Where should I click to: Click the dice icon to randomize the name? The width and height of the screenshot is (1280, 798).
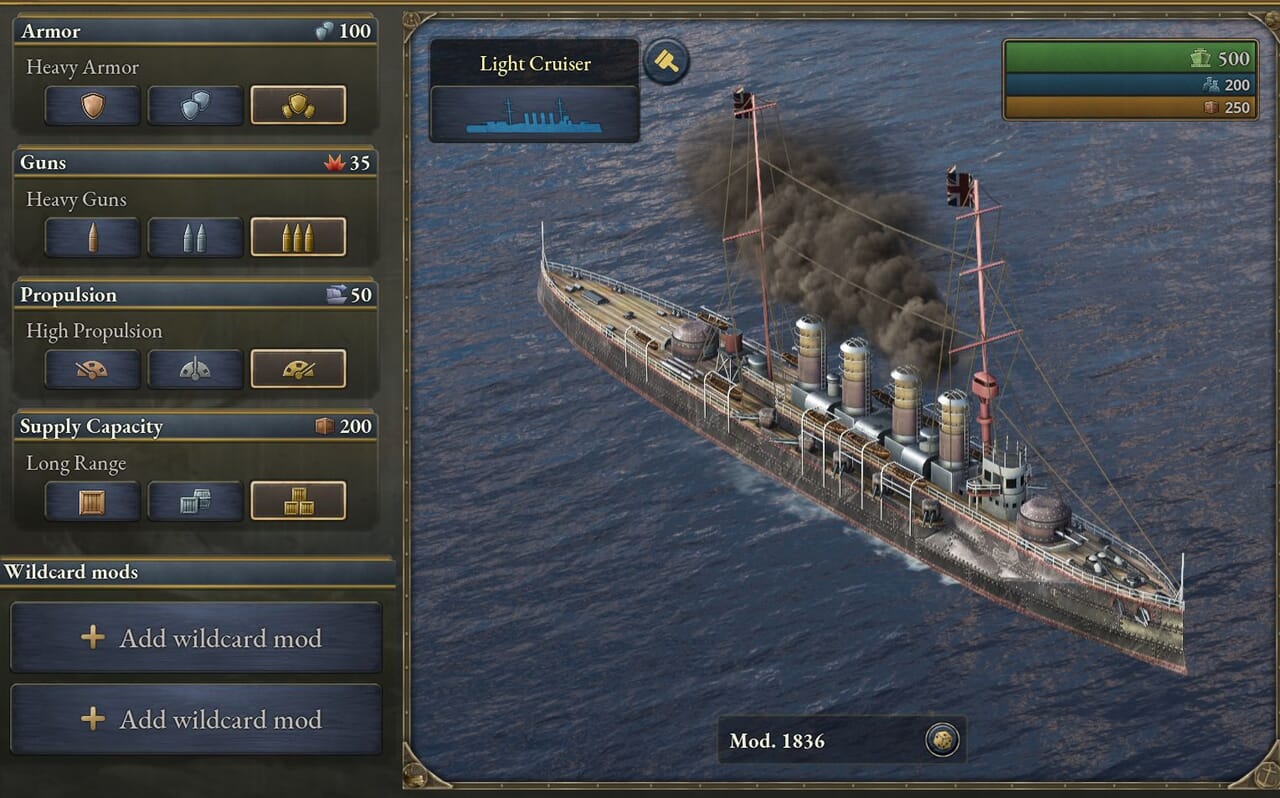click(941, 740)
